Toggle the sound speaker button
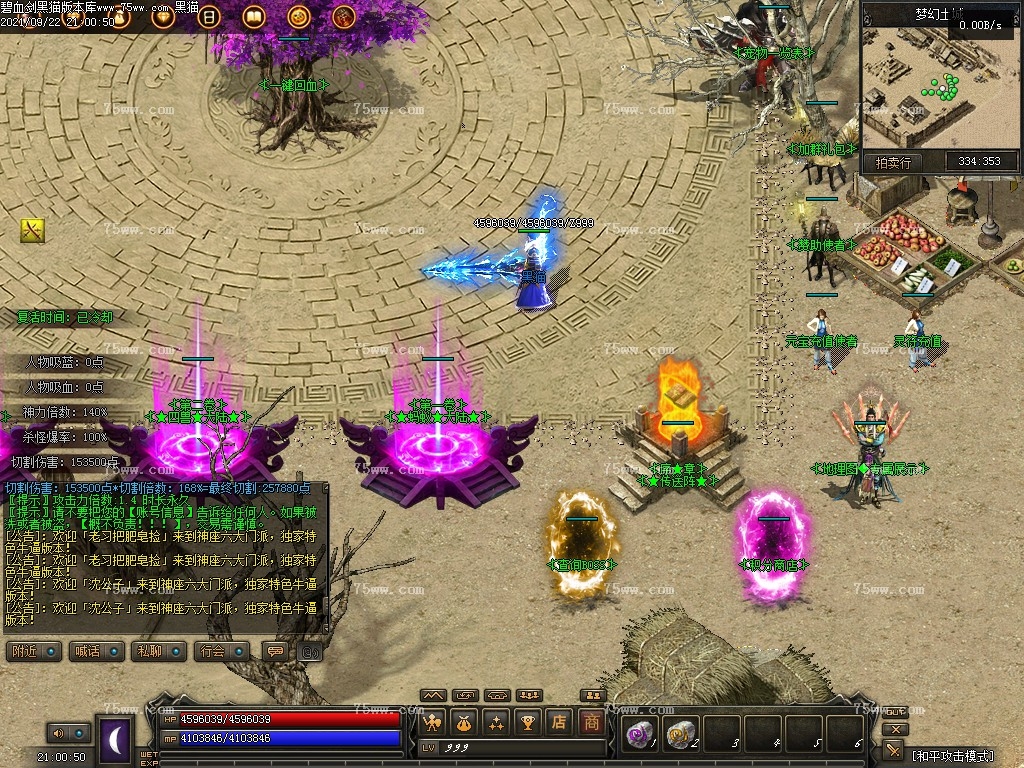The height and width of the screenshot is (768, 1024). pos(68,734)
